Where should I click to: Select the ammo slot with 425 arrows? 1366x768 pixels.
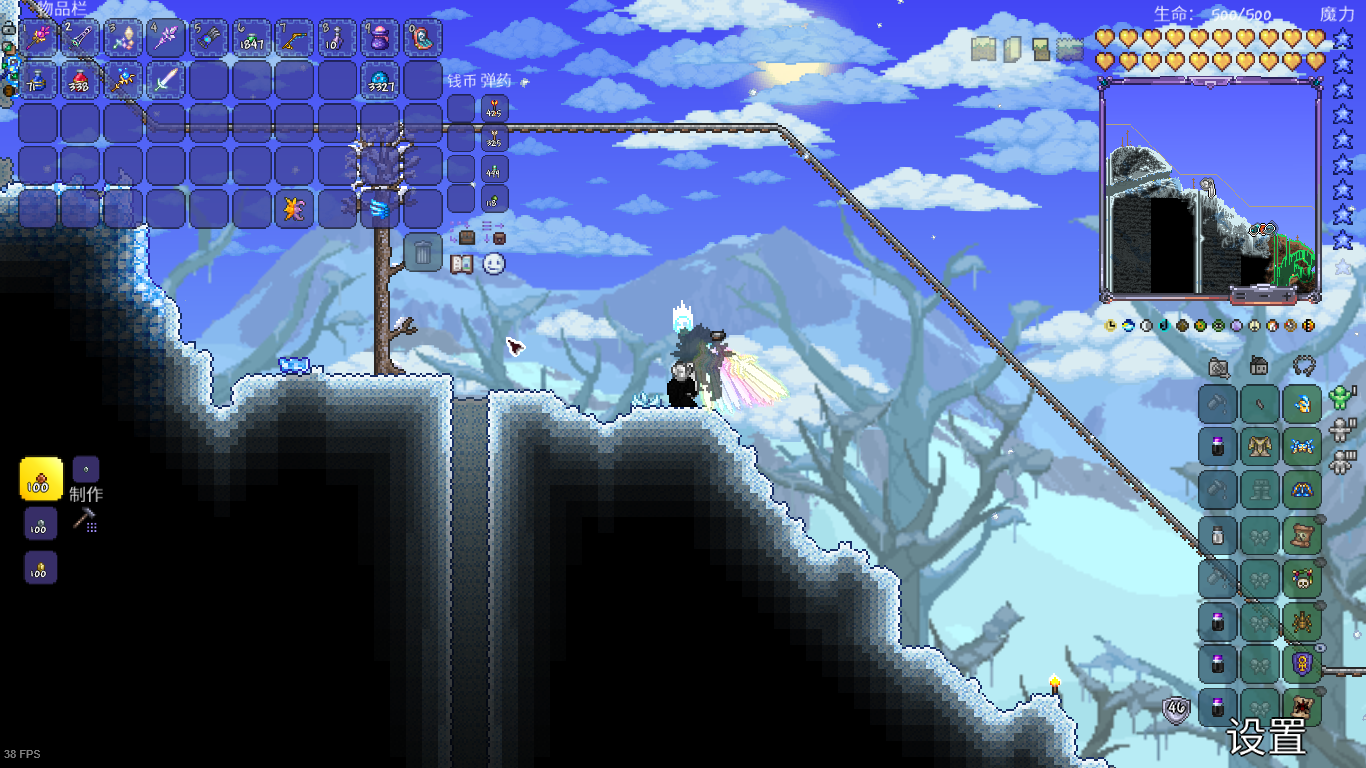point(495,108)
